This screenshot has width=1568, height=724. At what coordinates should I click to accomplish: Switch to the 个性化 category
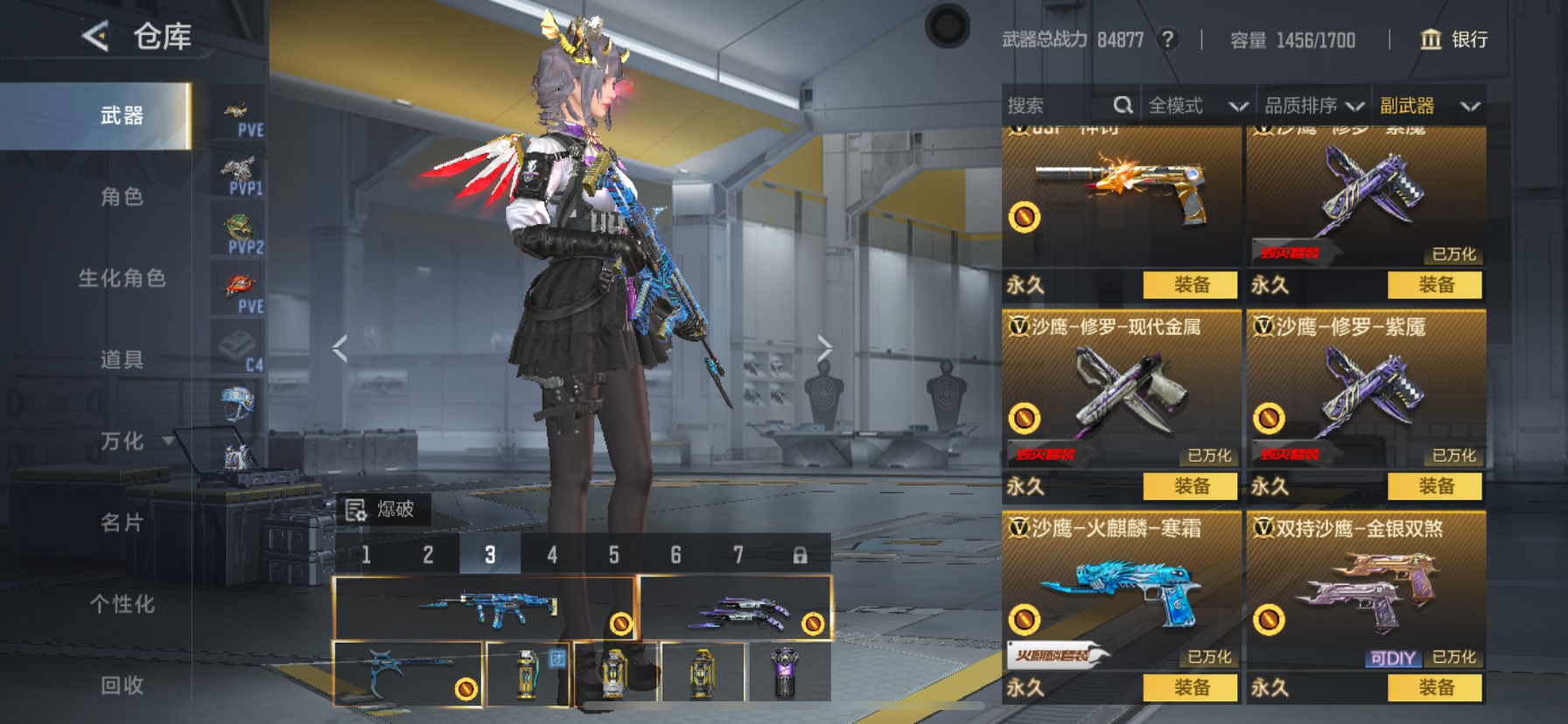click(x=122, y=603)
